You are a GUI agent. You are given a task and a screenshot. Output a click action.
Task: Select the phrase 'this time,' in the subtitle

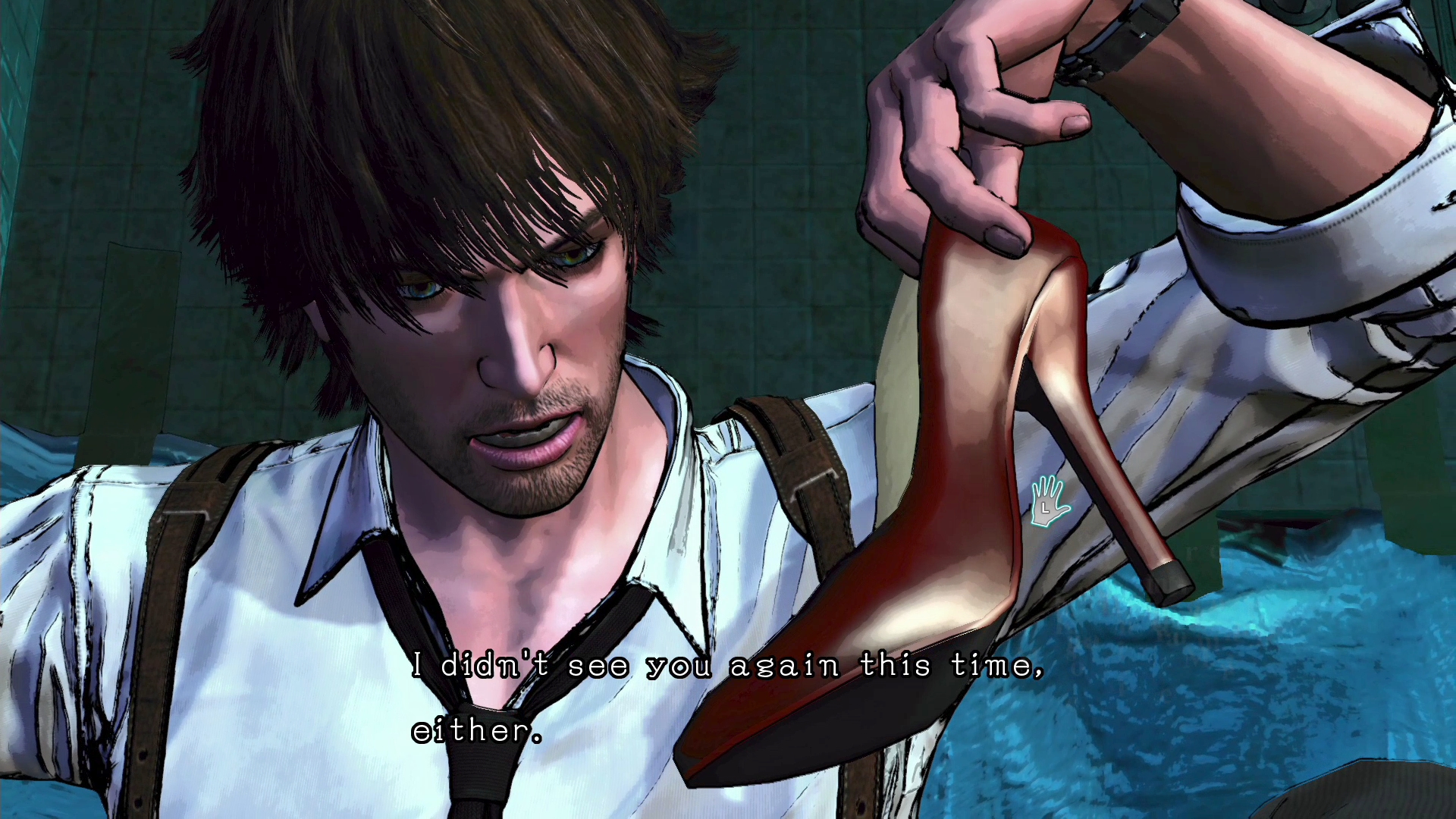click(955, 667)
